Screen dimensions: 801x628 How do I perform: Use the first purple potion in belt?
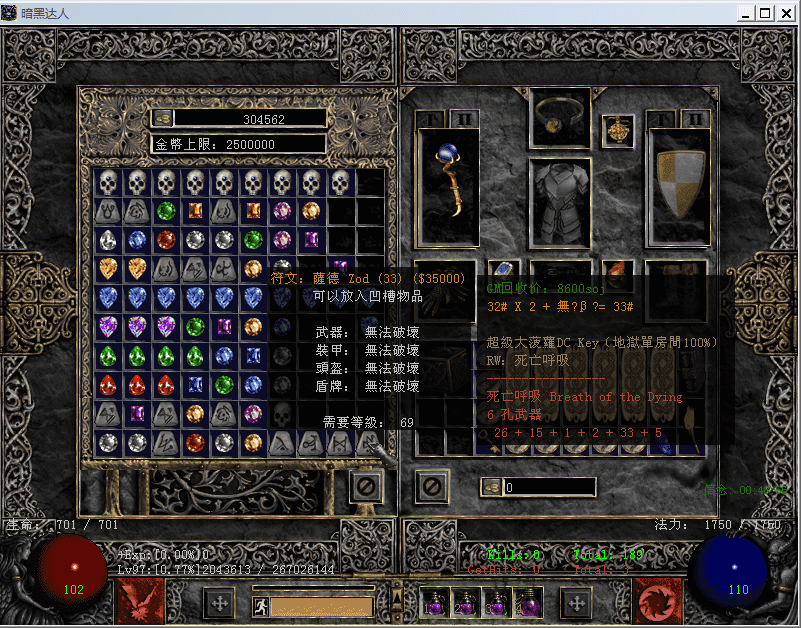(436, 602)
